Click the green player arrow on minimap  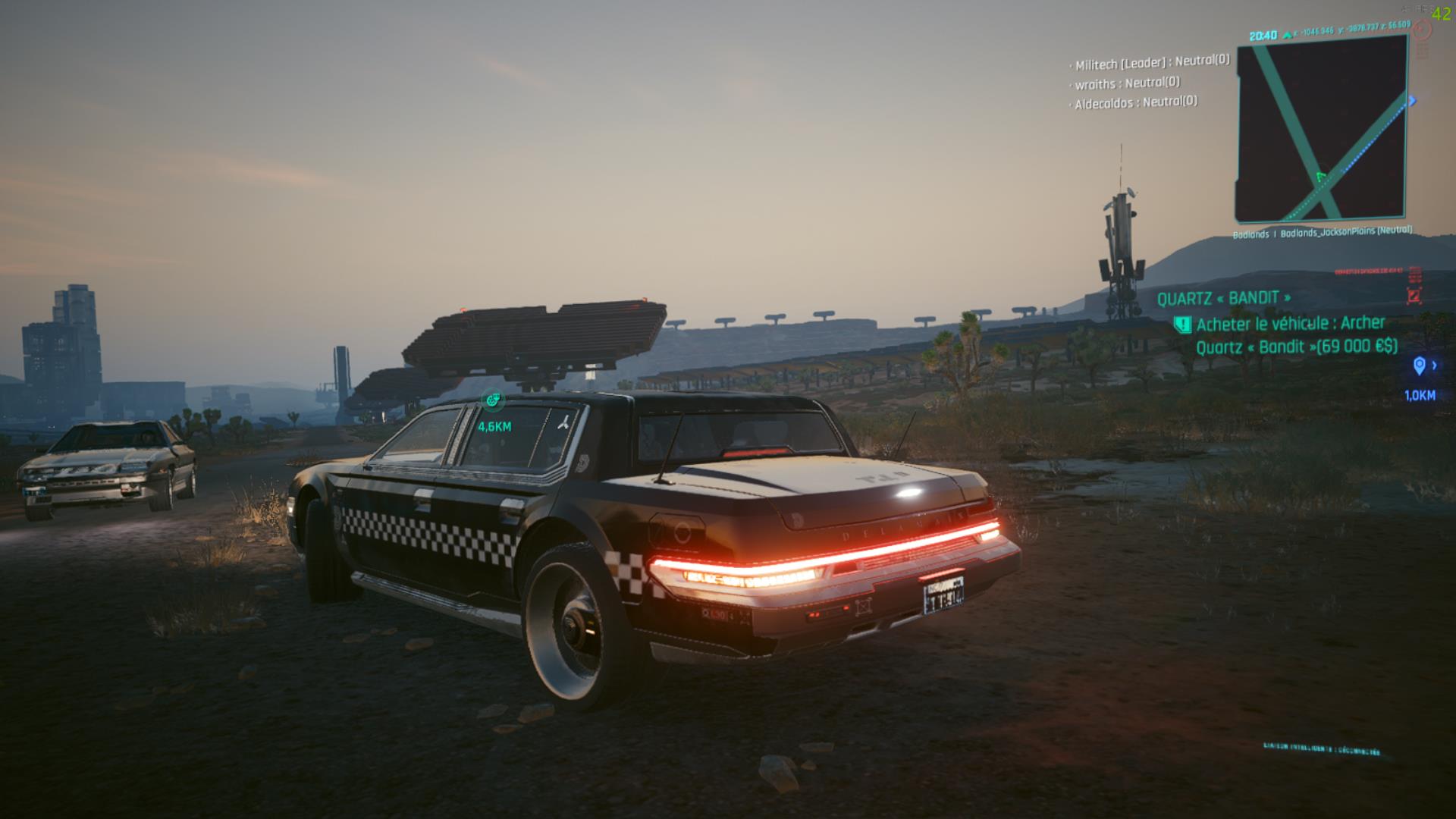click(1322, 177)
